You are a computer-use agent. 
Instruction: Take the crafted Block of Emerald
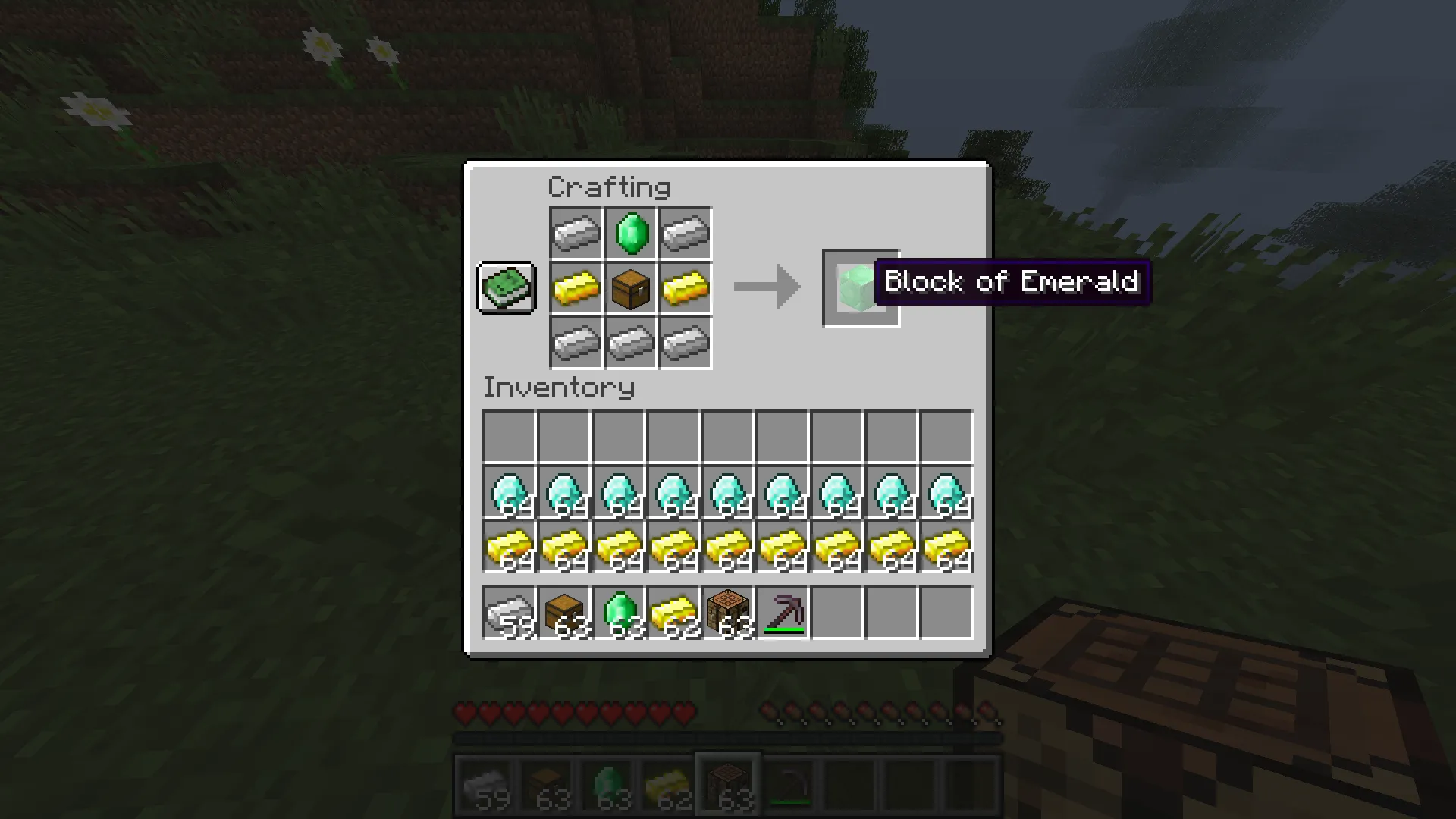click(x=861, y=288)
